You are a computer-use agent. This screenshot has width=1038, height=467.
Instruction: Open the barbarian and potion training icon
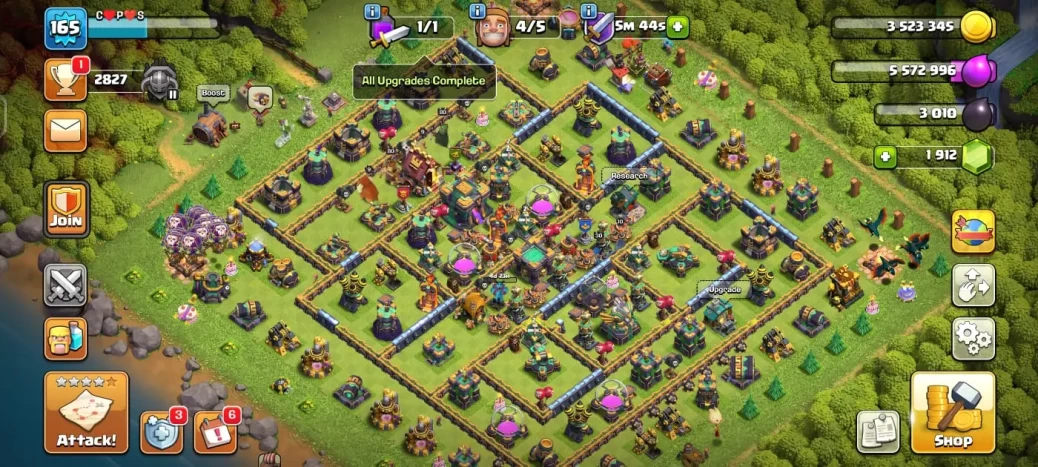pos(66,338)
